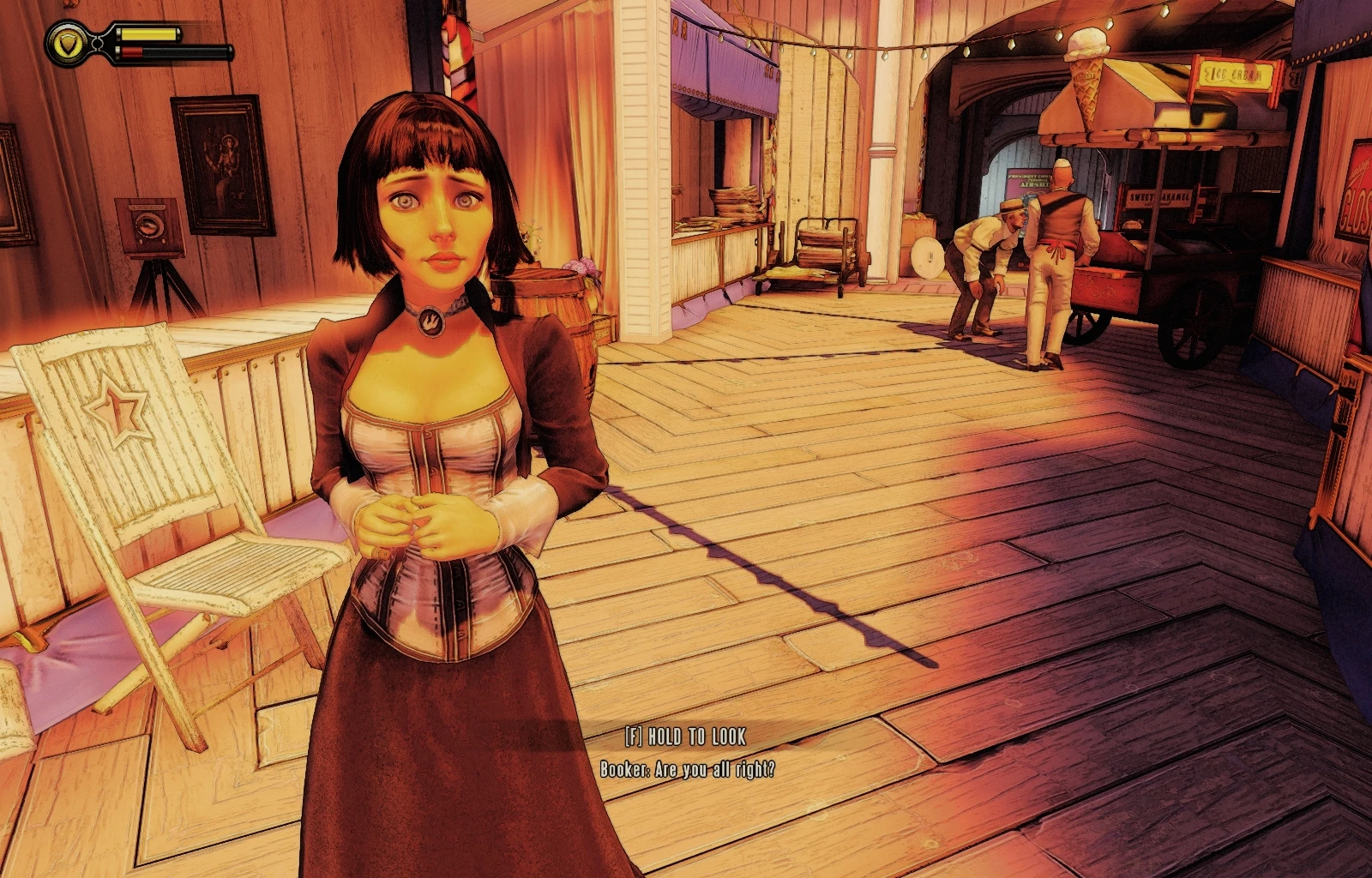This screenshot has width=1372, height=878.
Task: Click the yellow shield emblem icon
Action: pyautogui.click(x=65, y=43)
